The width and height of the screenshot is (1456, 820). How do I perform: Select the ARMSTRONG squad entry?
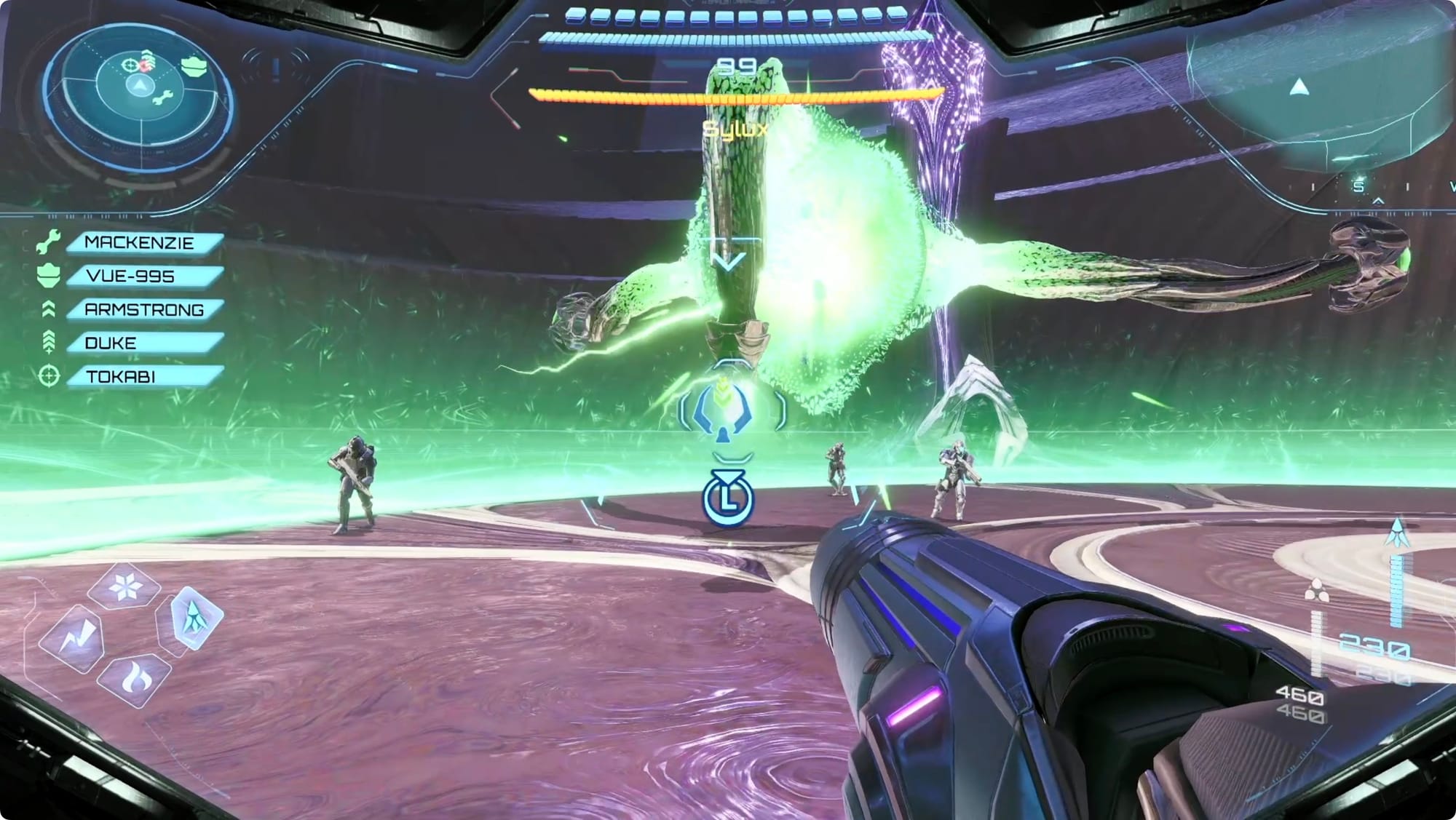point(144,310)
